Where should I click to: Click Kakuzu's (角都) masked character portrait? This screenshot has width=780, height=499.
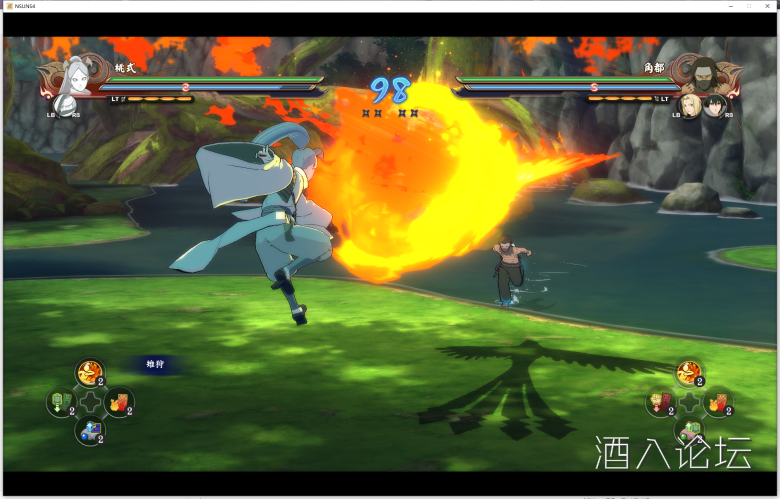click(704, 72)
